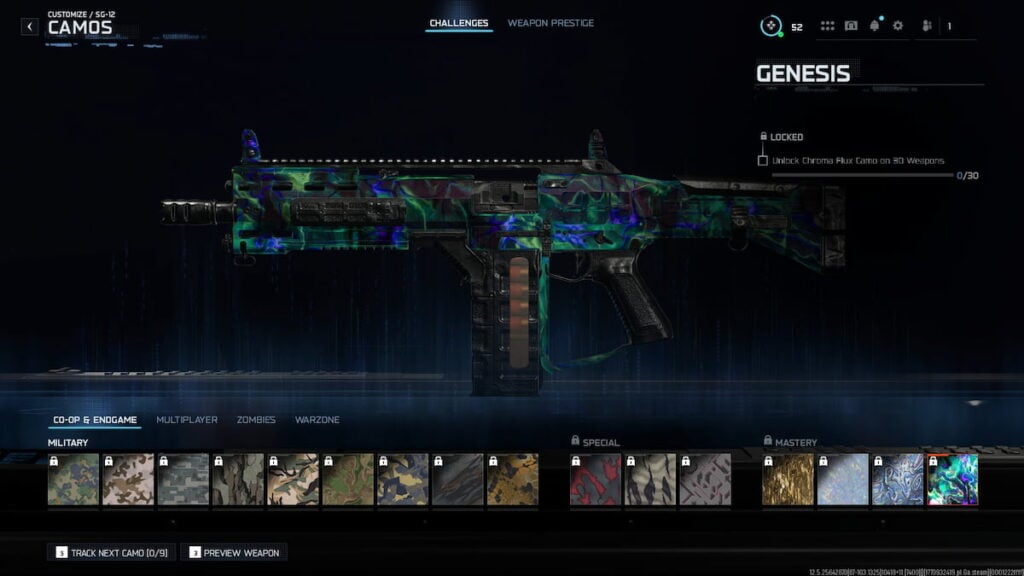
Task: View notifications via the bell icon
Action: tap(874, 26)
